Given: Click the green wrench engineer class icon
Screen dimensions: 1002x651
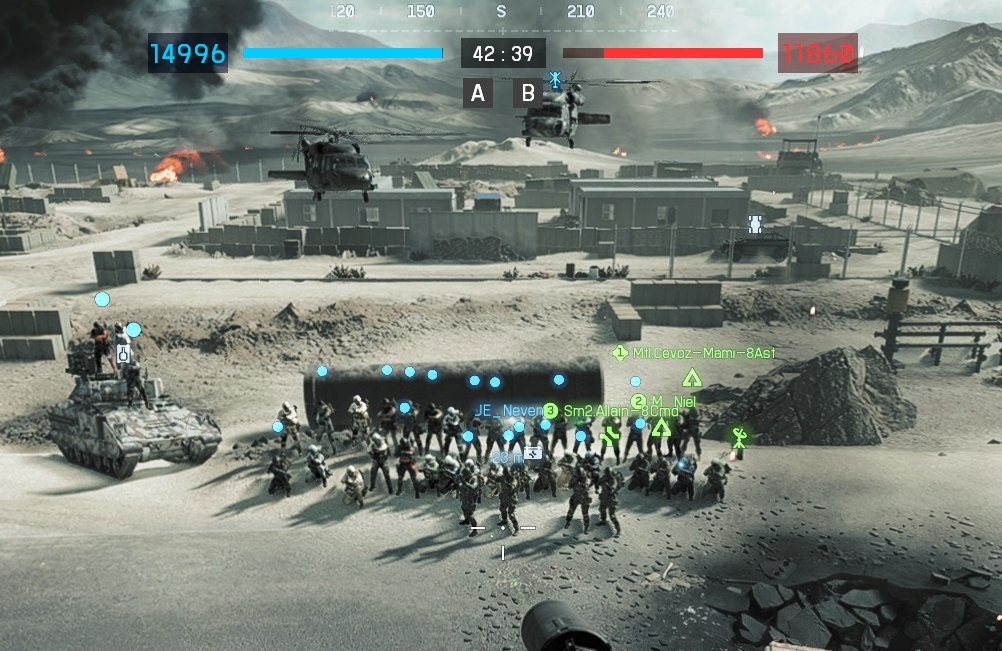Looking at the screenshot, I should pyautogui.click(x=611, y=434).
